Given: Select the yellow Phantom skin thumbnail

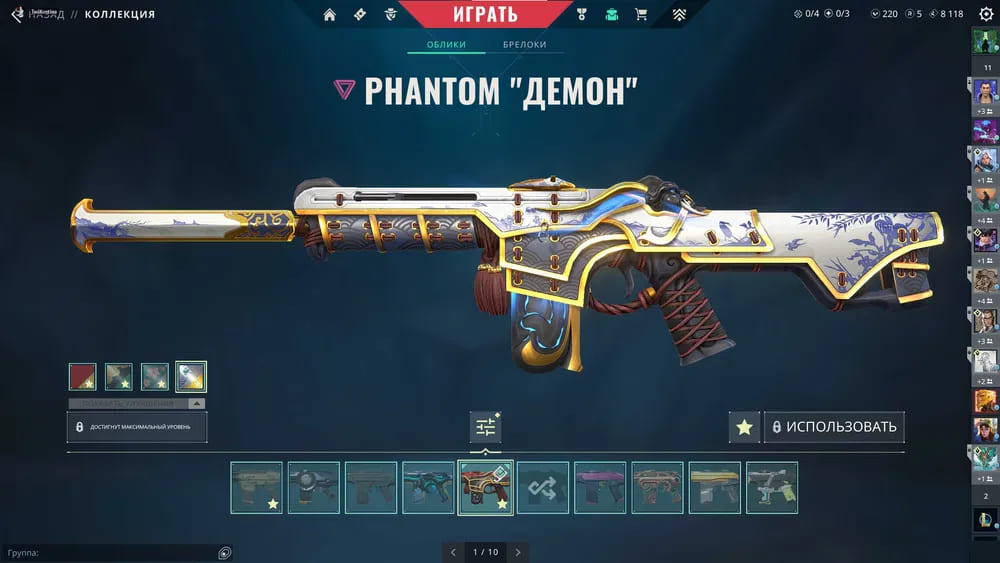Looking at the screenshot, I should click(714, 487).
